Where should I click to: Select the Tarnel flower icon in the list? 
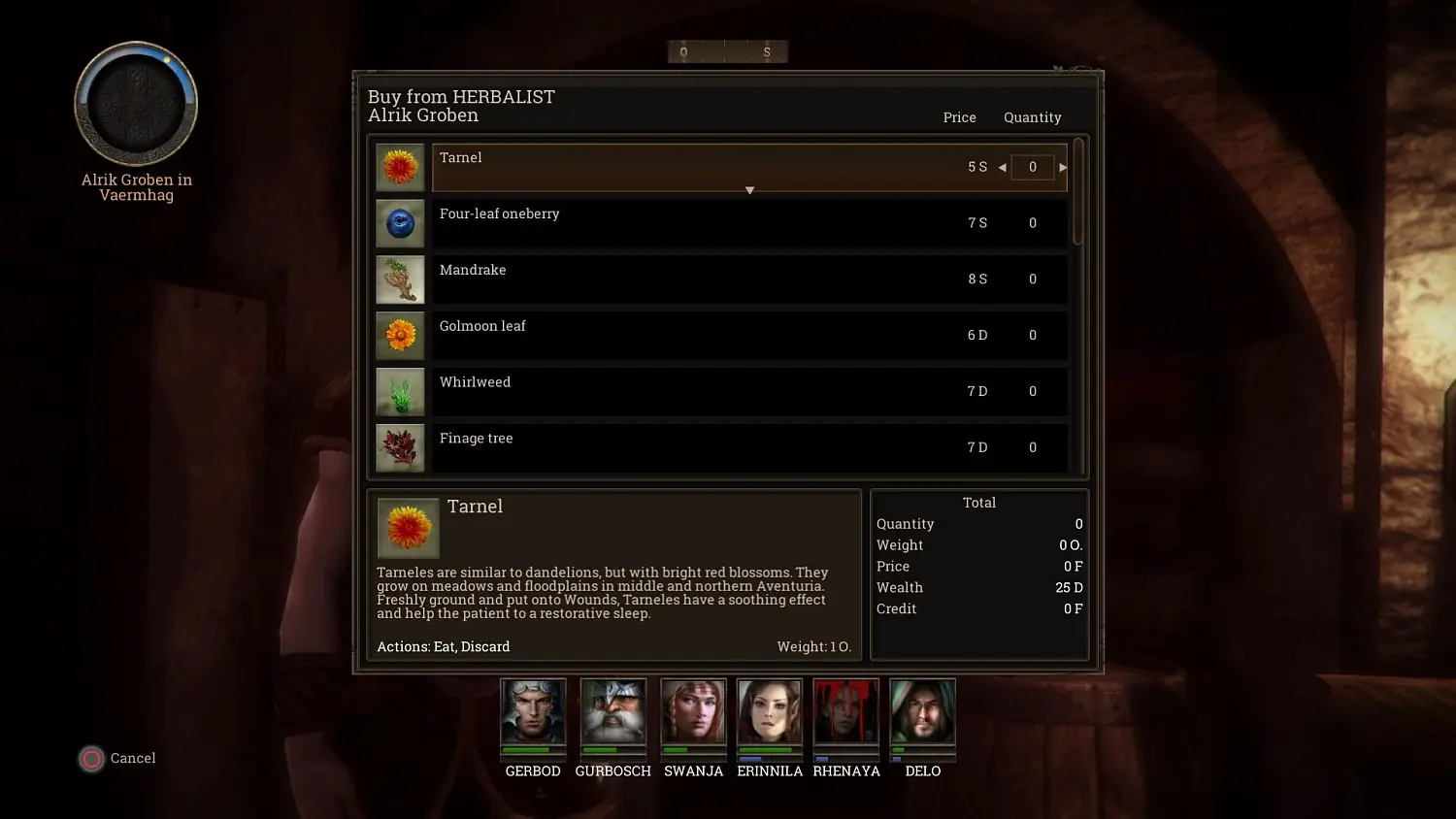400,166
